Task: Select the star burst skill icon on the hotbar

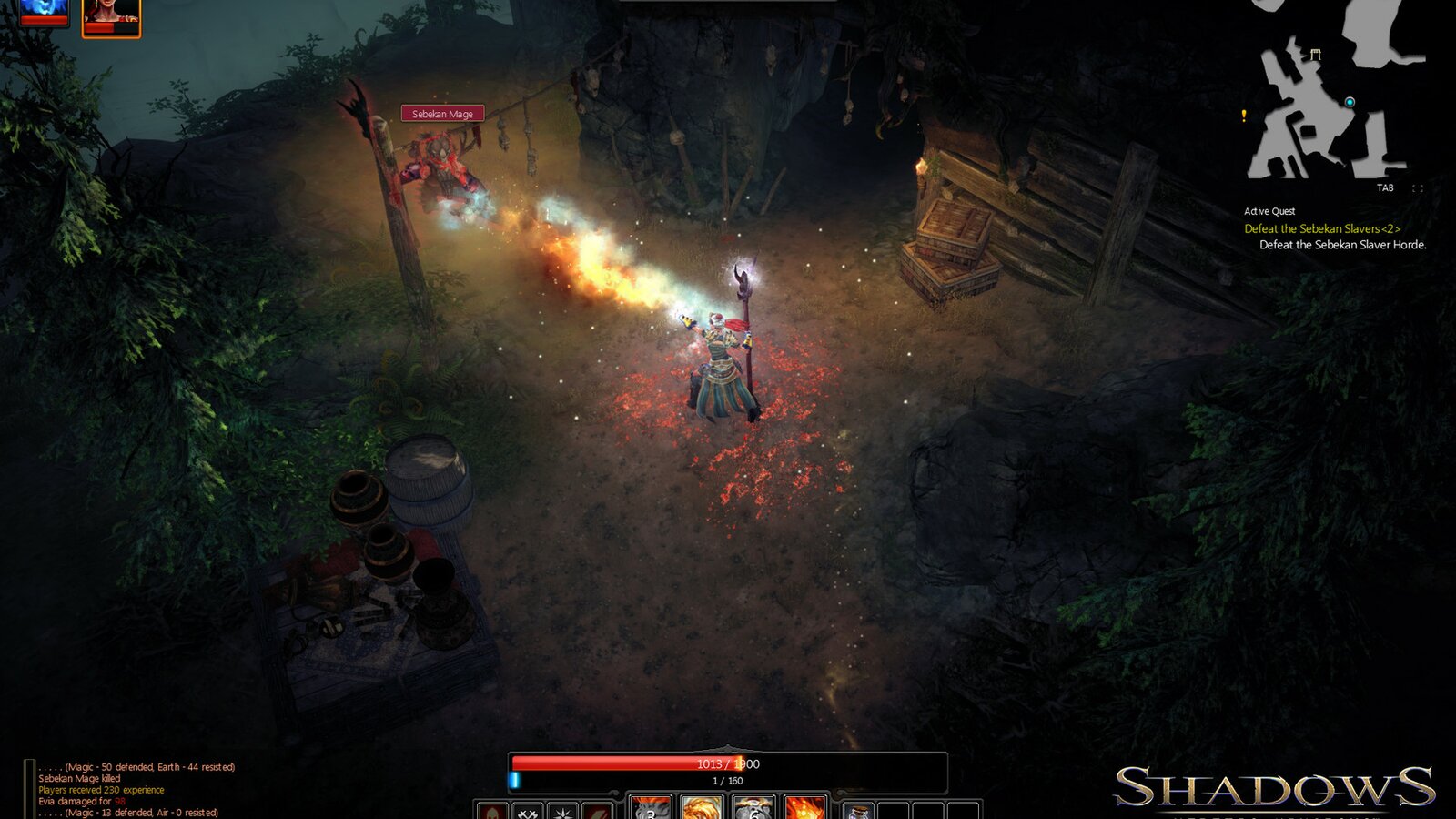Action: (x=562, y=813)
